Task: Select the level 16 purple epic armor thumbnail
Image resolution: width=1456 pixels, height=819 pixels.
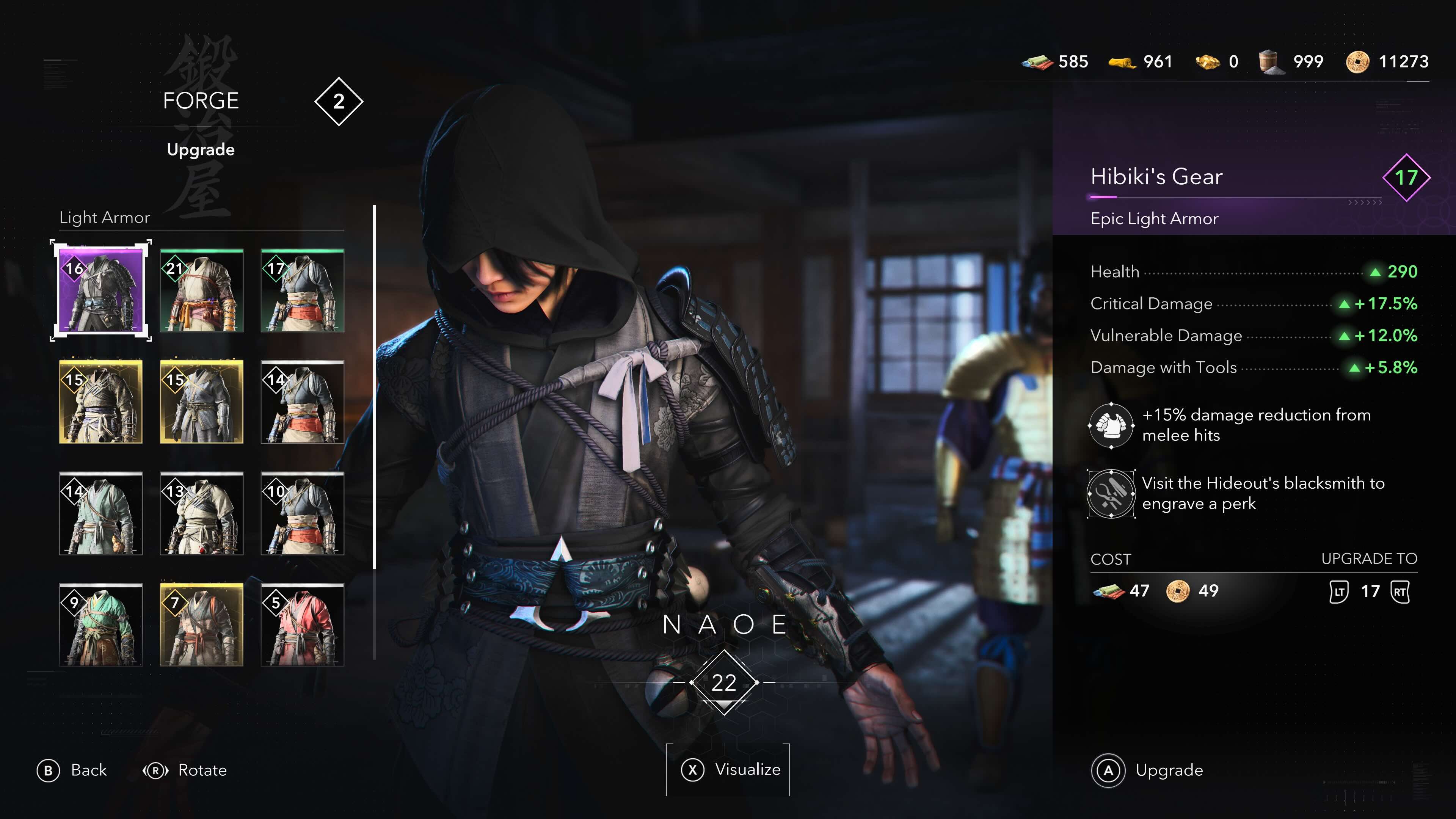Action: [100, 292]
